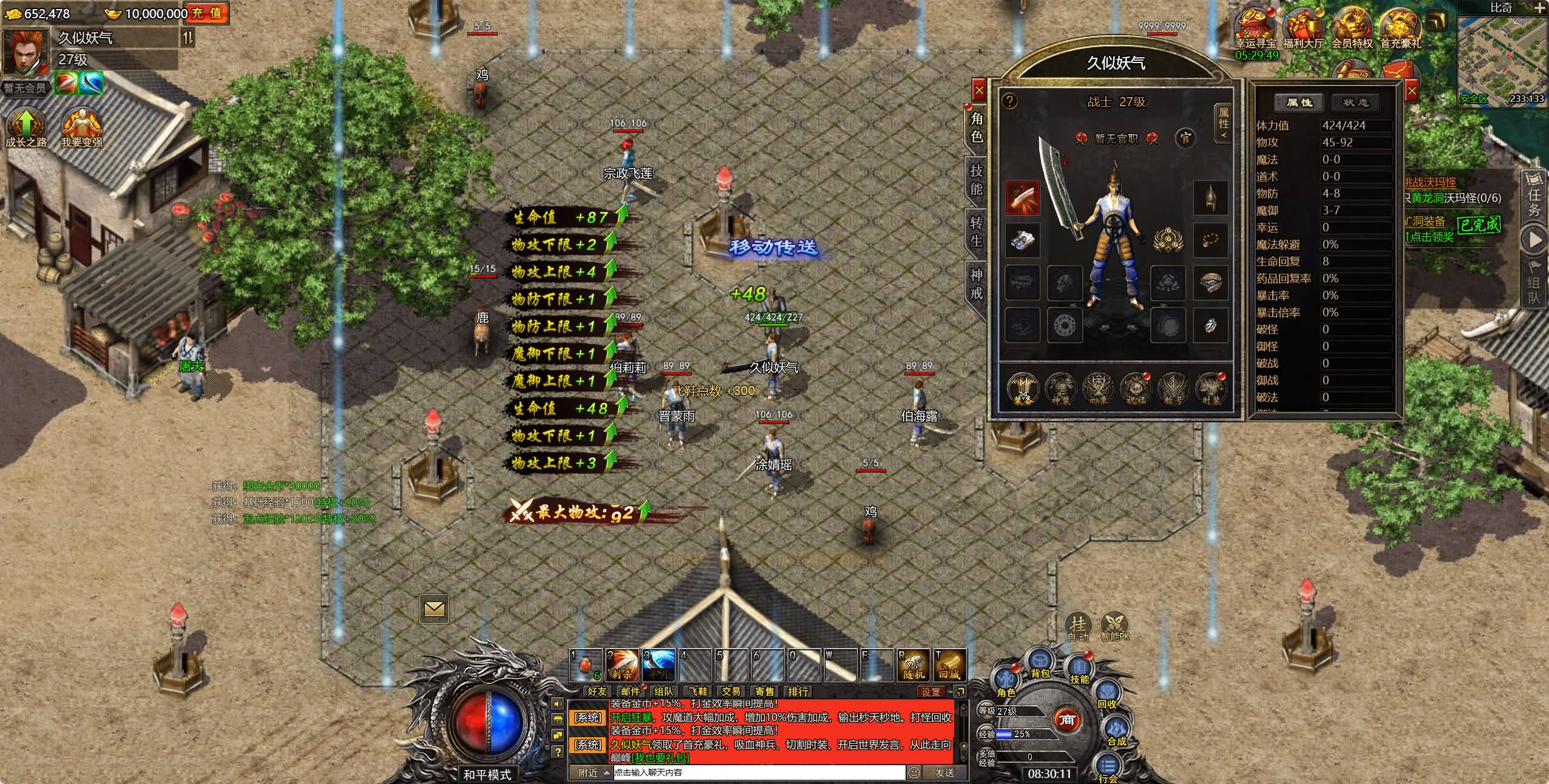Screen dimensions: 1549x784
Task: Close the attributes panel with its X
Action: [x=1411, y=92]
